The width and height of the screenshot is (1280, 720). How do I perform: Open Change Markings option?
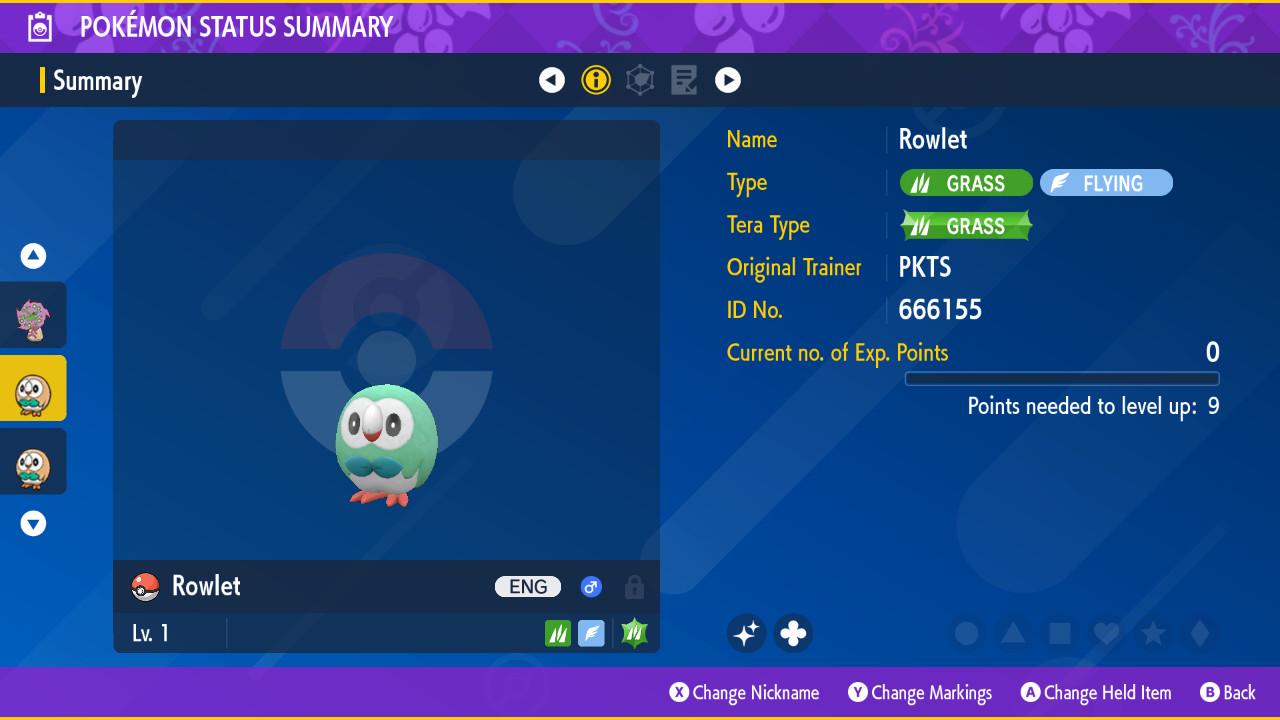tap(920, 692)
